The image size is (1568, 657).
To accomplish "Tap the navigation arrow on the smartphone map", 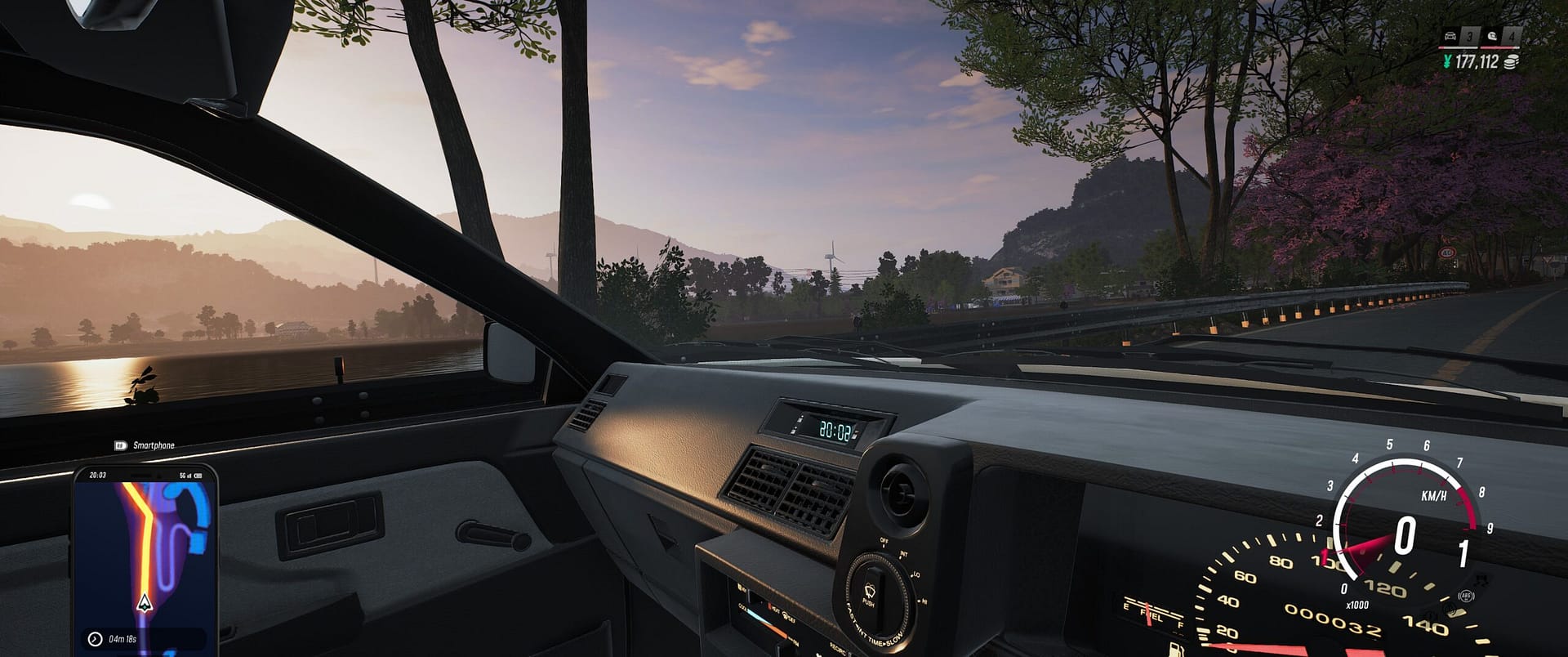I will pyautogui.click(x=144, y=603).
